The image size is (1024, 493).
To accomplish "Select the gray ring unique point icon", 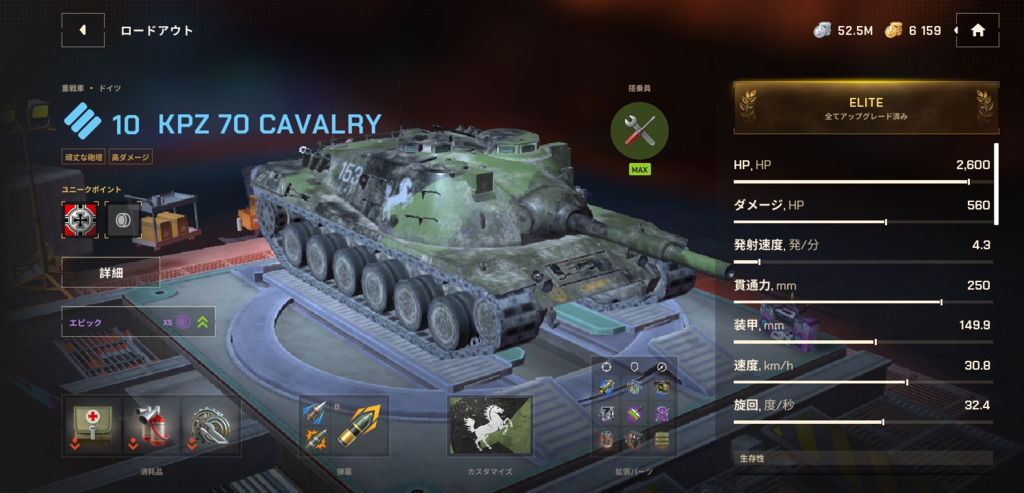I will pos(122,220).
